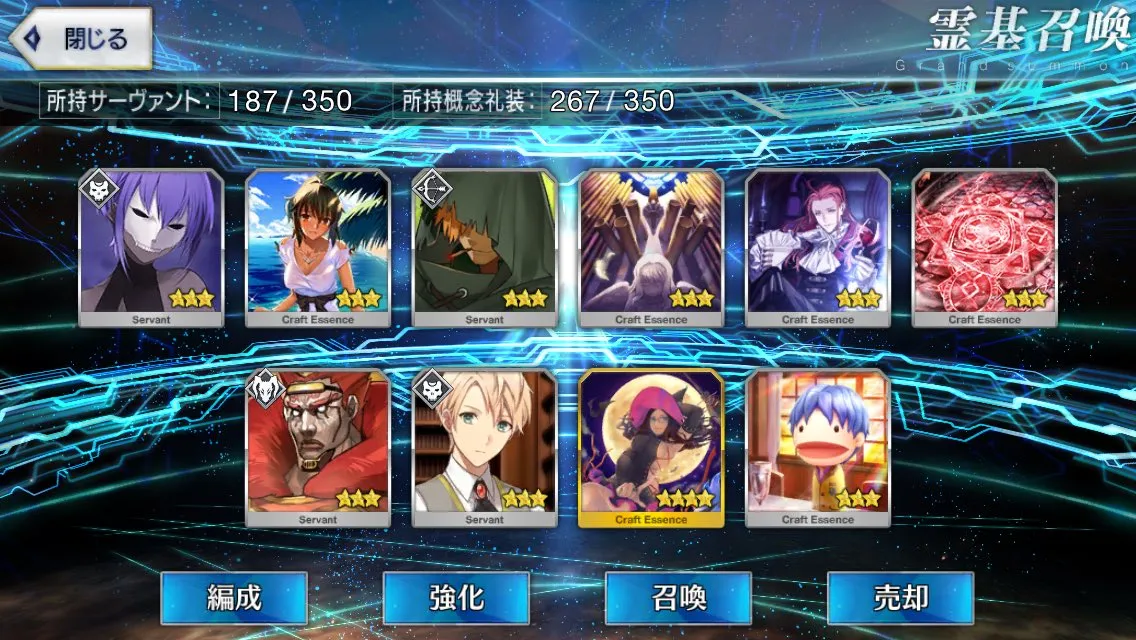
Task: Pick the red-caped bald Servant card
Action: click(x=318, y=447)
